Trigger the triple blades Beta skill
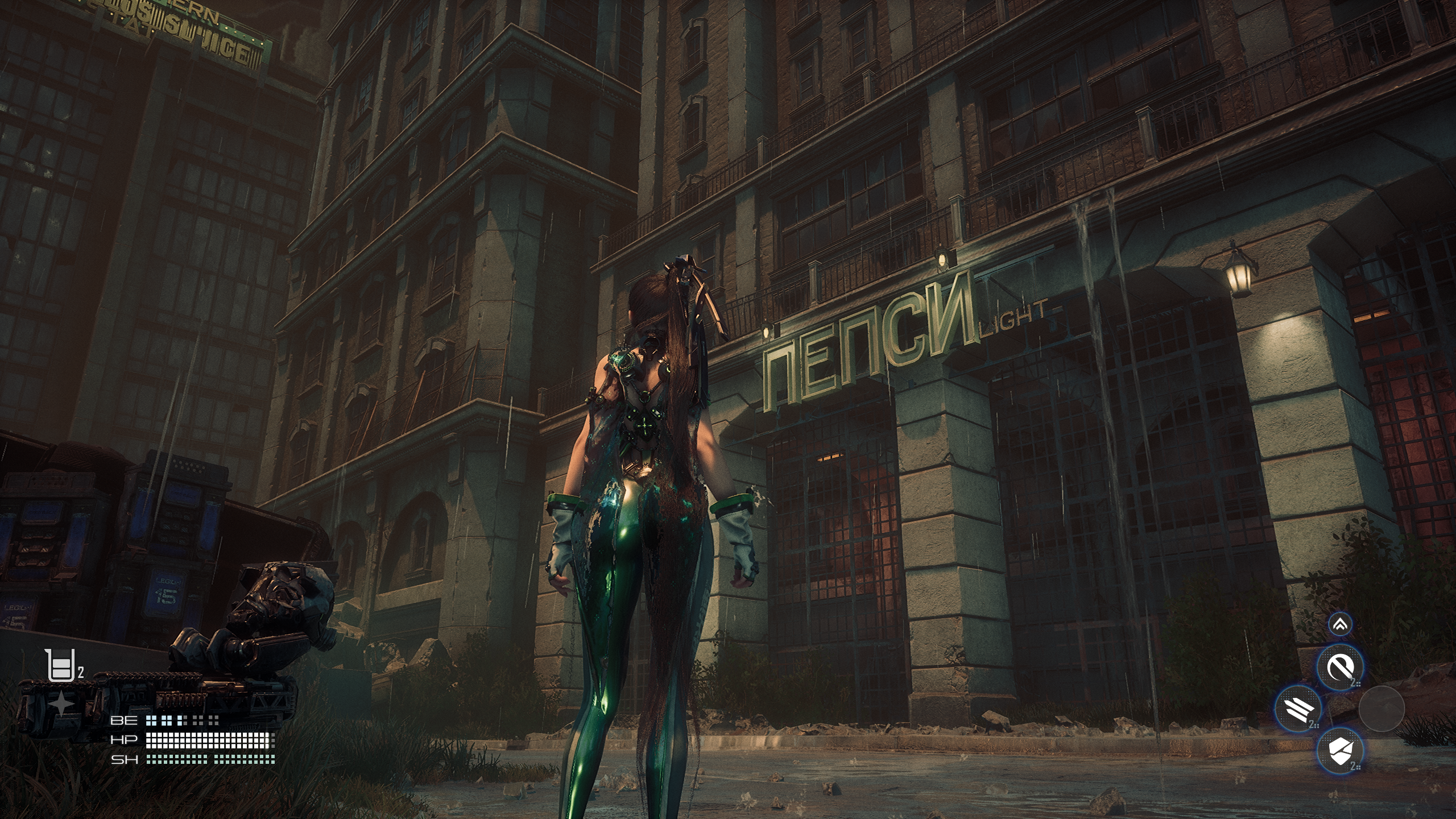This screenshot has width=1456, height=819. 1298,709
